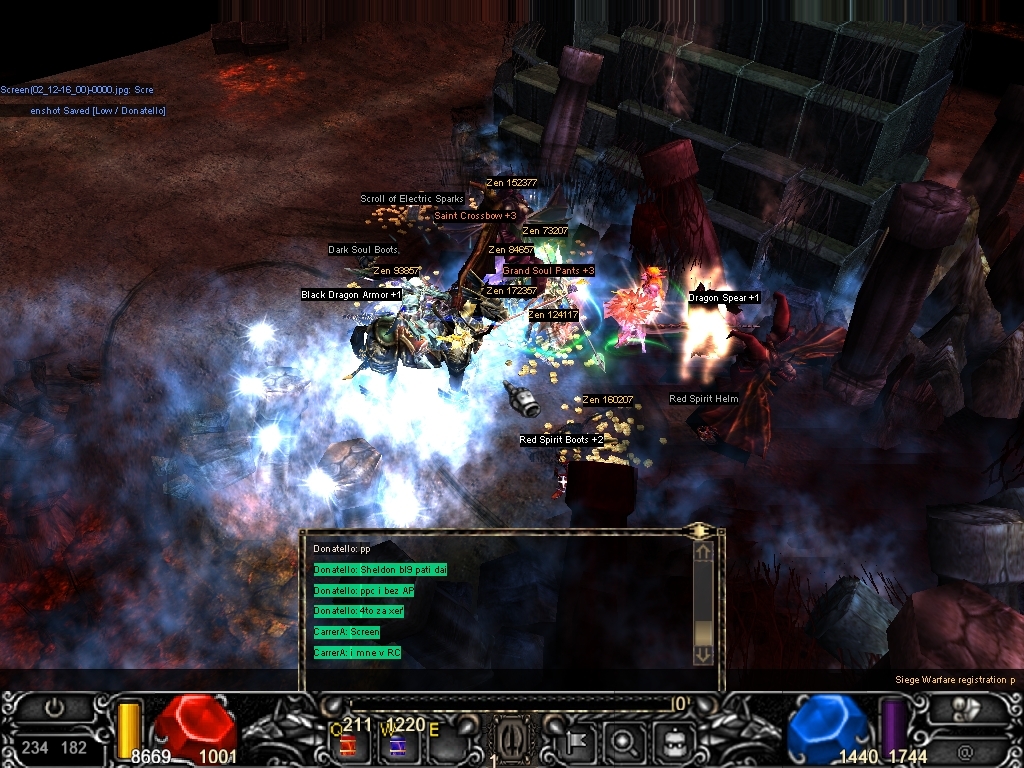Use the blue mana potion in slot W
Image resolution: width=1024 pixels, height=768 pixels.
click(397, 744)
